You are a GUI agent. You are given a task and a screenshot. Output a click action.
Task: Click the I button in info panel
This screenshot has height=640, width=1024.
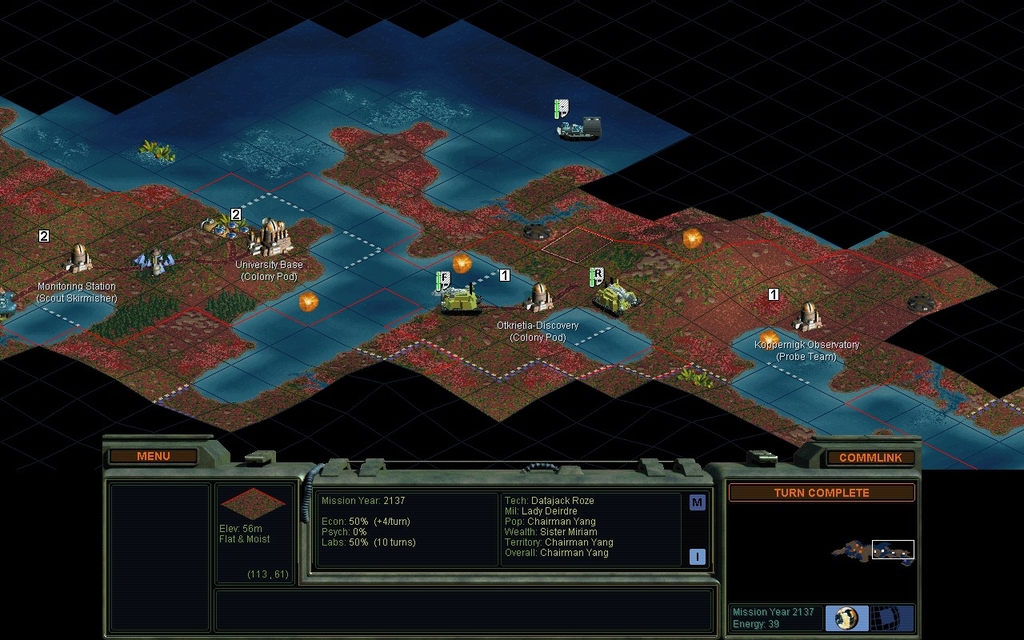coord(697,557)
